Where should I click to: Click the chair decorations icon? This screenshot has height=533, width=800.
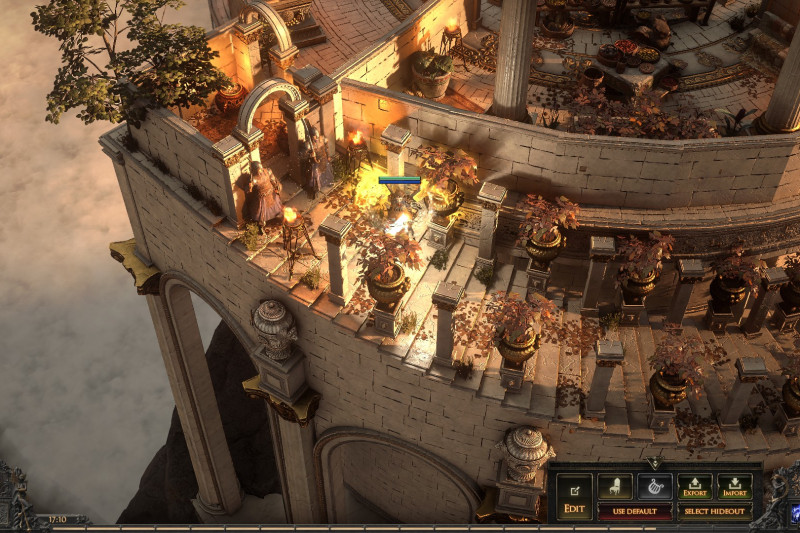[615, 488]
